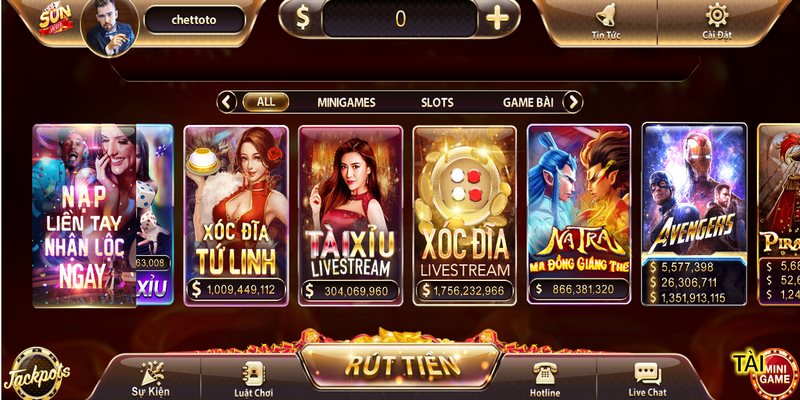Viewport: 800px width, 400px height.
Task: Click the left category arrow
Action: (227, 102)
